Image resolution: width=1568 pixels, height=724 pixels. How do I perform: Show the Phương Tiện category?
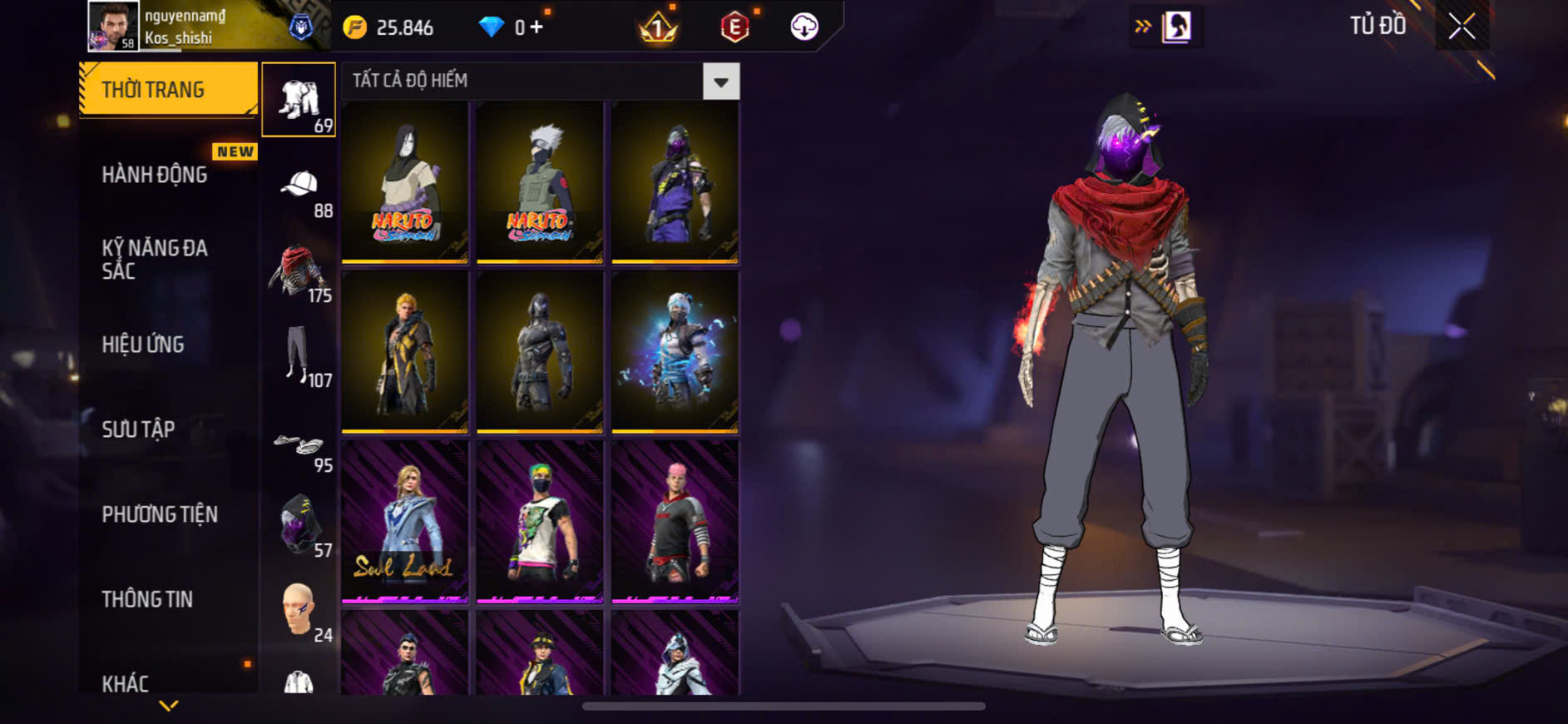[x=160, y=514]
